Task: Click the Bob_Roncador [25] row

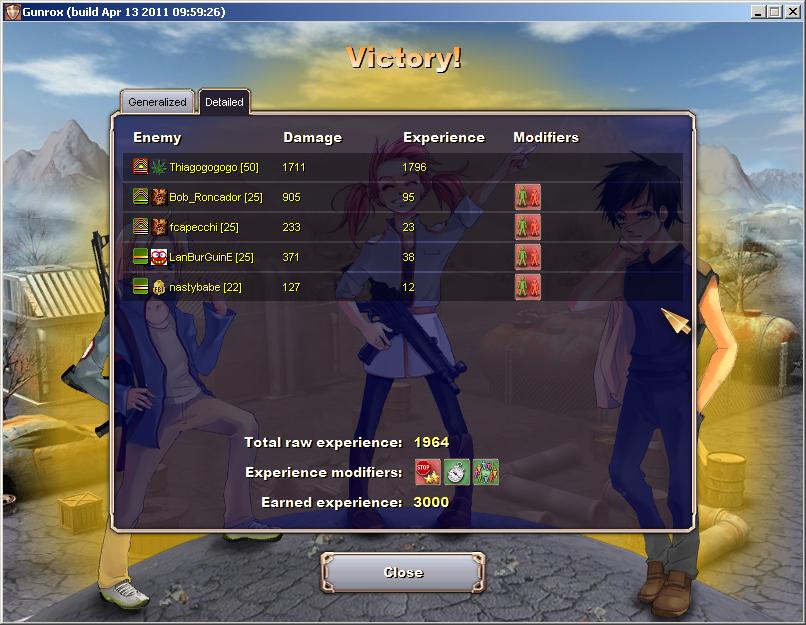Action: (215, 197)
